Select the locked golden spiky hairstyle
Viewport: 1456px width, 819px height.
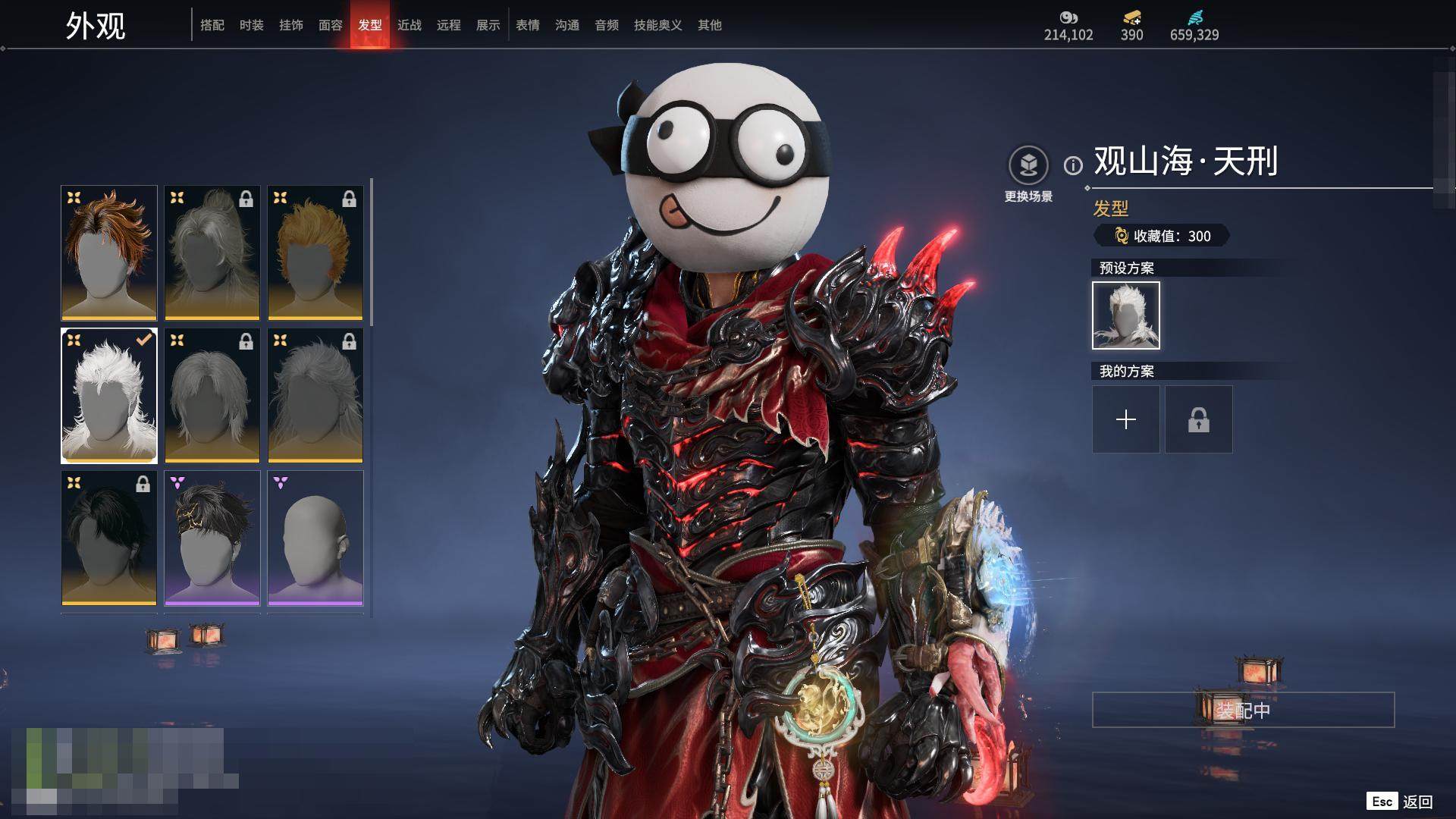click(x=315, y=253)
